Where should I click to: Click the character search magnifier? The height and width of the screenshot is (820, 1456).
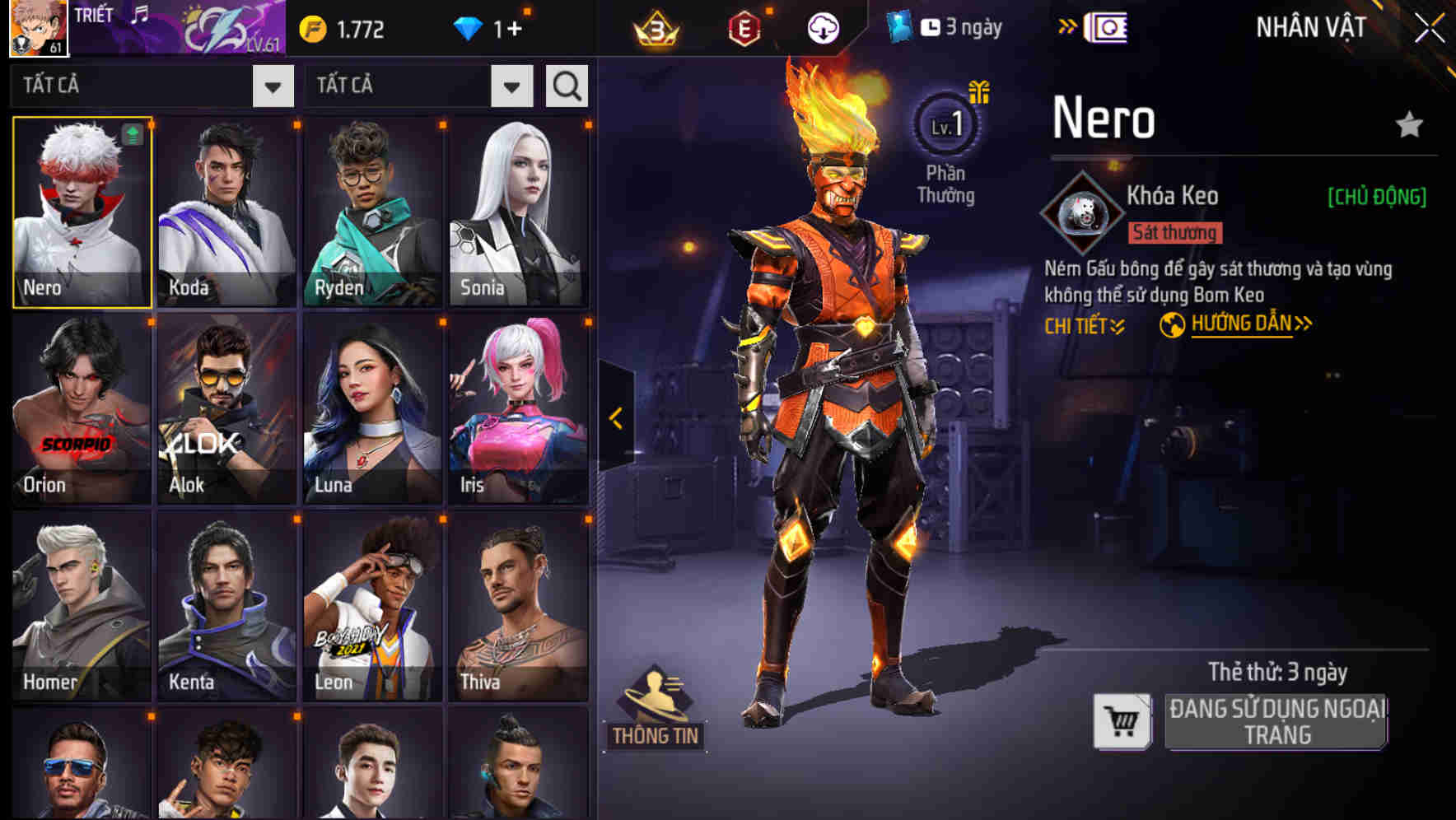566,85
